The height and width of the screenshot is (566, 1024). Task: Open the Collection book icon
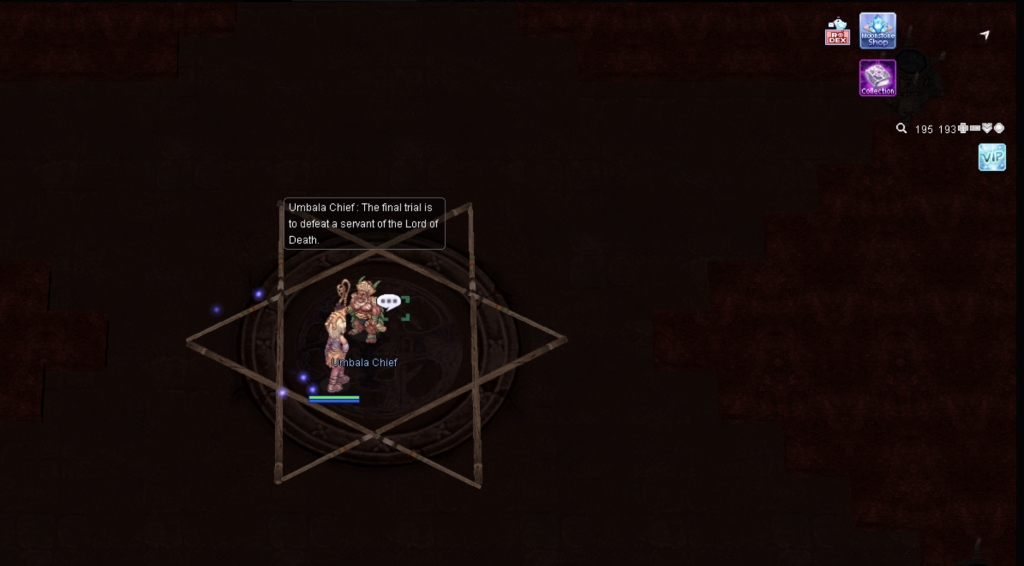pyautogui.click(x=877, y=77)
